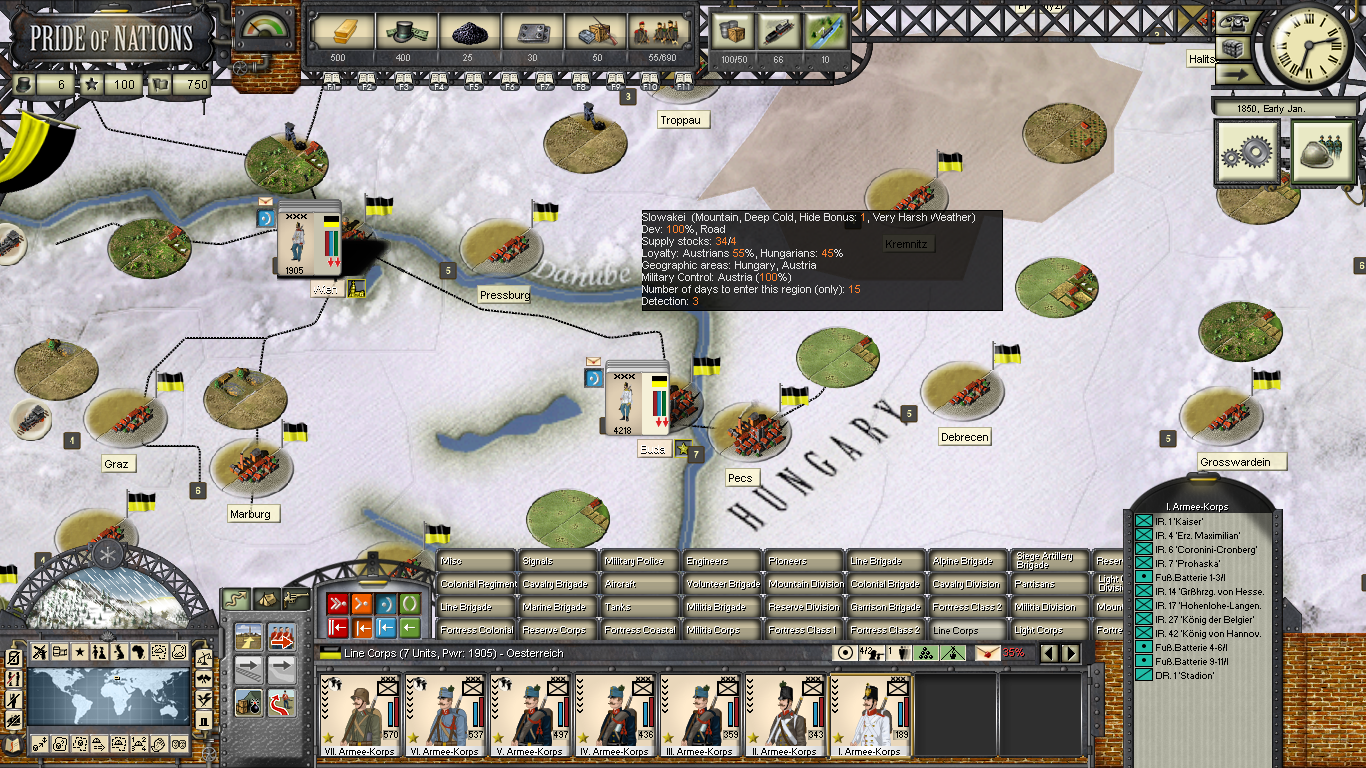Click the previous unit left arrow
1366x768 pixels.
pos(1050,653)
